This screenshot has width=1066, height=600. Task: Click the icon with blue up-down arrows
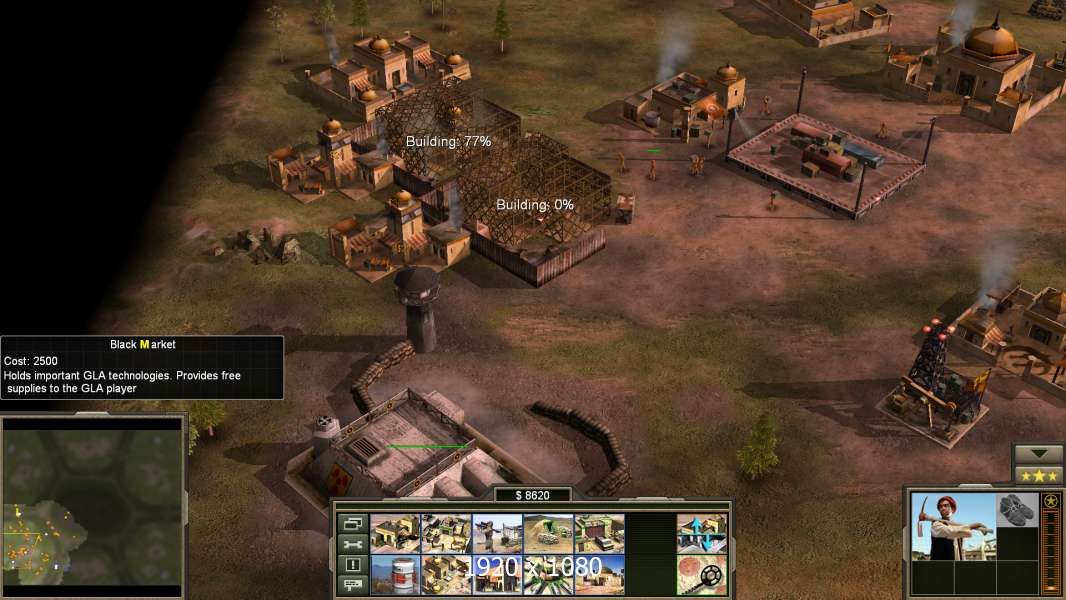[701, 534]
